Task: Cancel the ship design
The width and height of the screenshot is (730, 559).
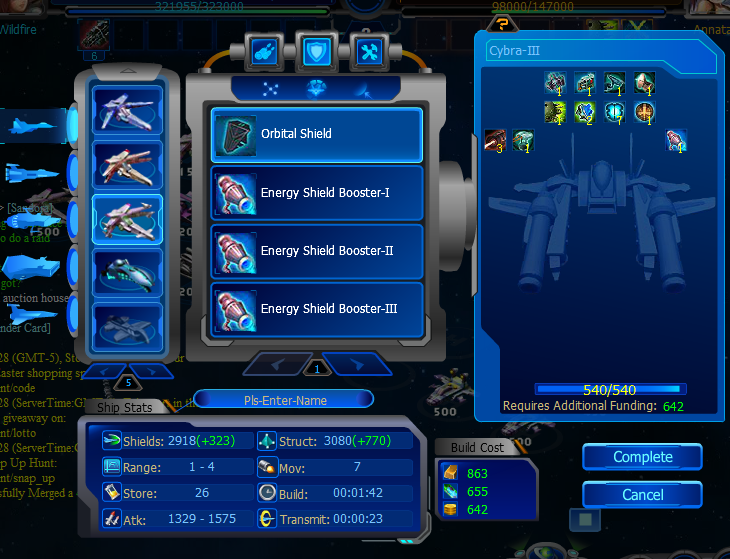Action: (642, 494)
